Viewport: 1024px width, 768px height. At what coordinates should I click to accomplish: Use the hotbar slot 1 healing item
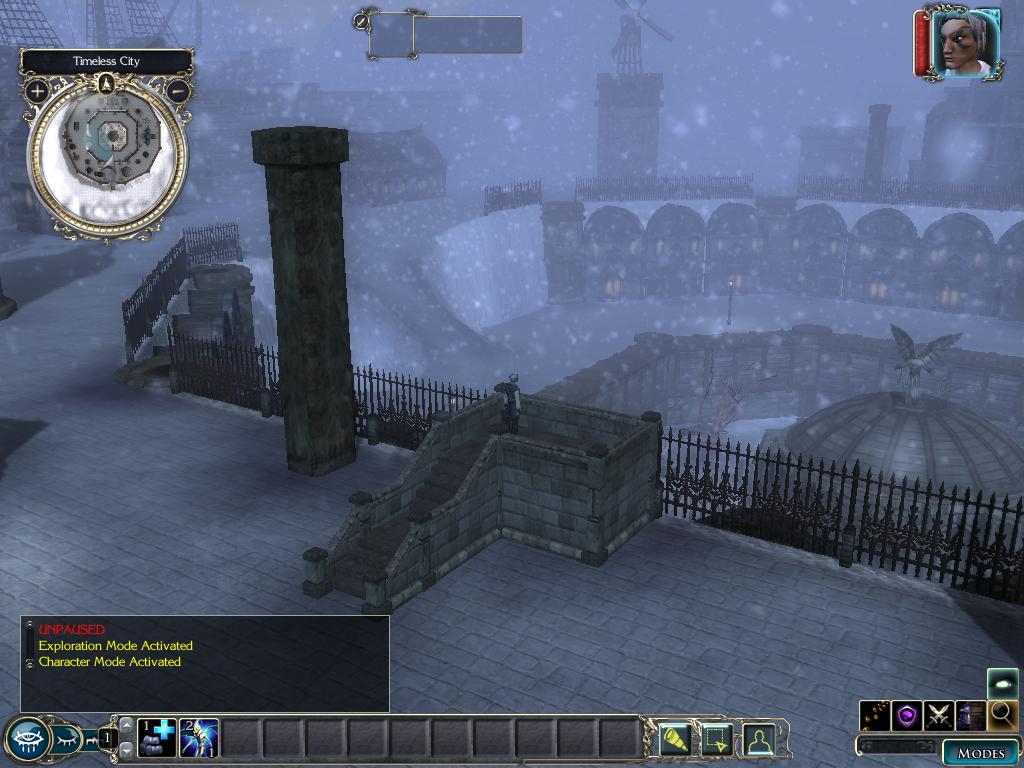157,738
